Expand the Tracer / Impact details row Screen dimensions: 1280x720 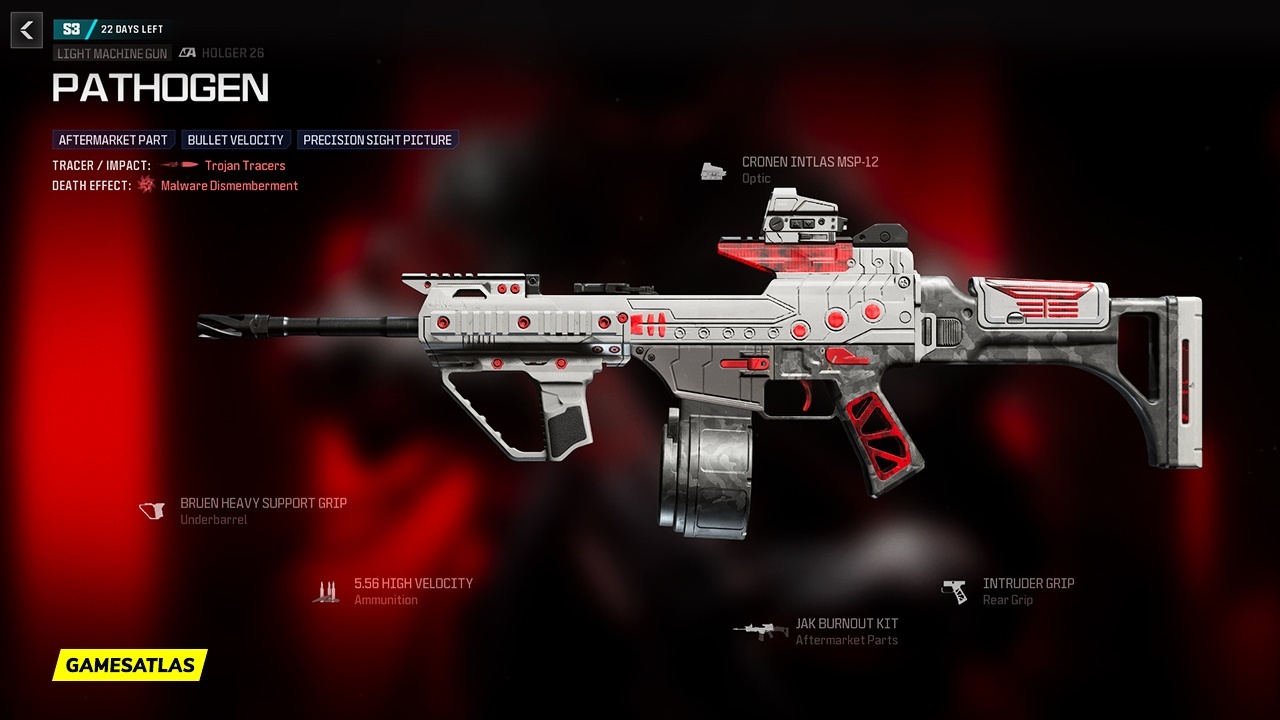pos(97,165)
